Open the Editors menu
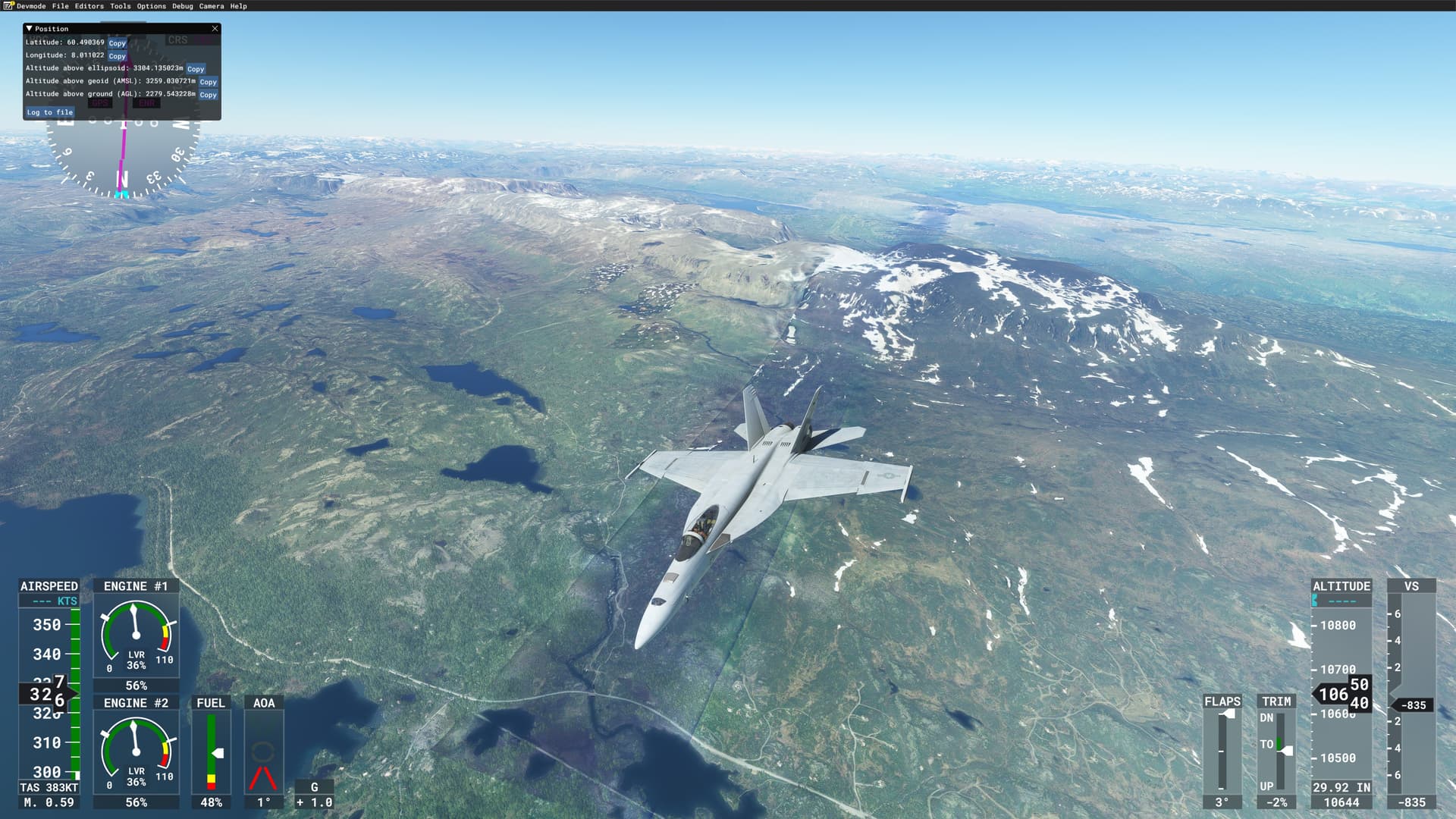This screenshot has height=819, width=1456. pos(89,6)
